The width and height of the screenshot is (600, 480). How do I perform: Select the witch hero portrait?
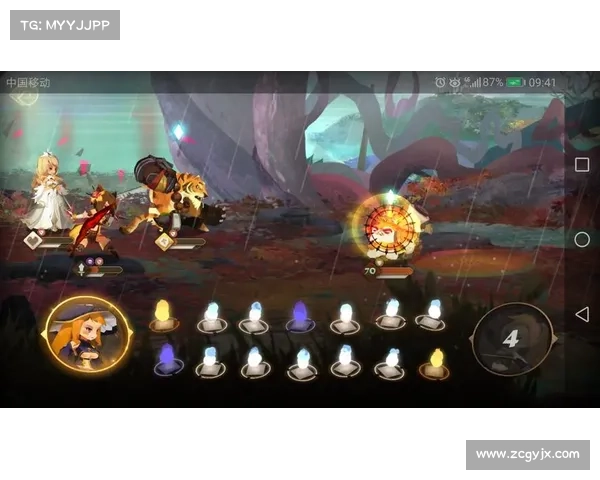pyautogui.click(x=88, y=335)
